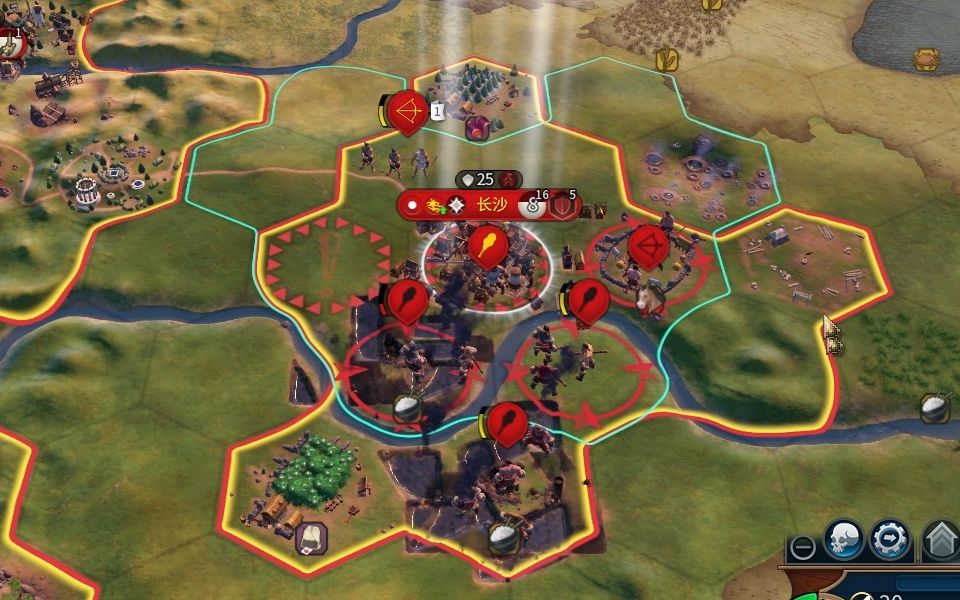Click the upward chevron unit action button
The image size is (960, 600).
coord(940,541)
